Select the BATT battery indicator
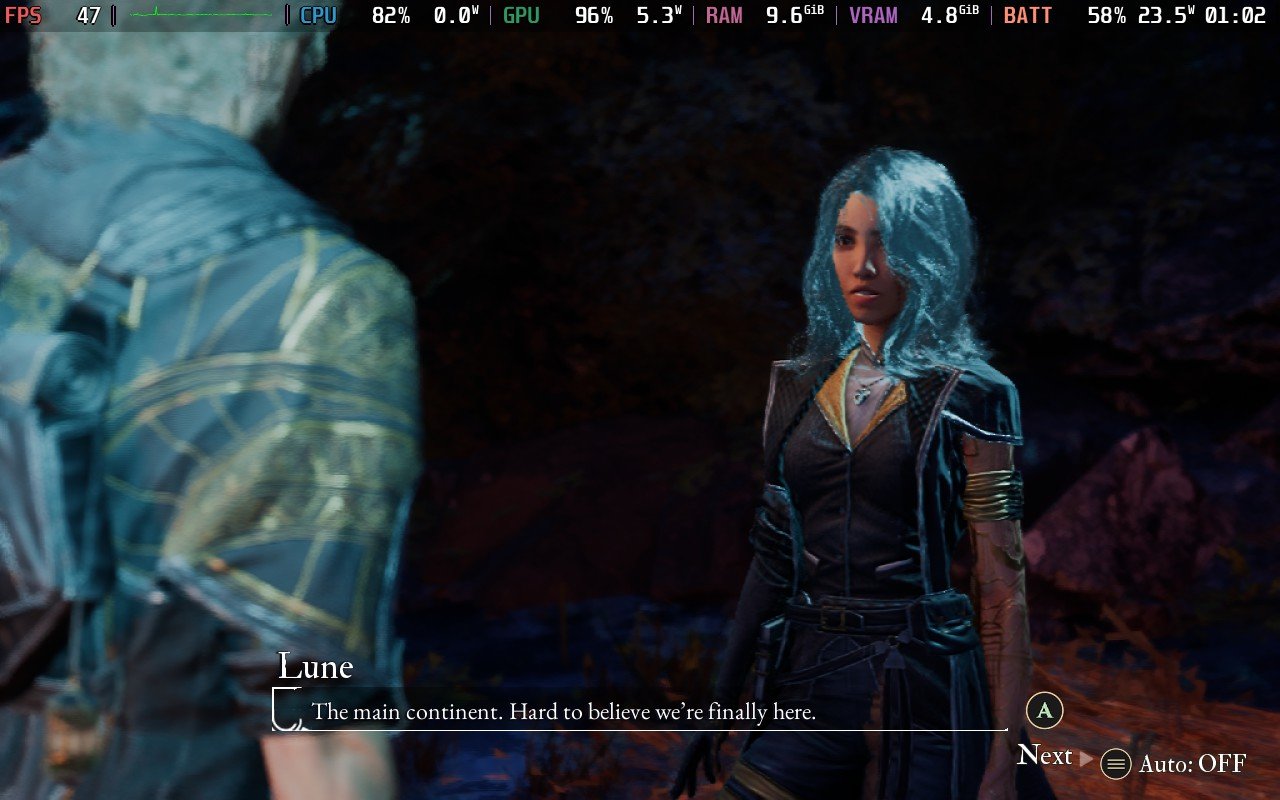The image size is (1280, 800). (x=1027, y=15)
